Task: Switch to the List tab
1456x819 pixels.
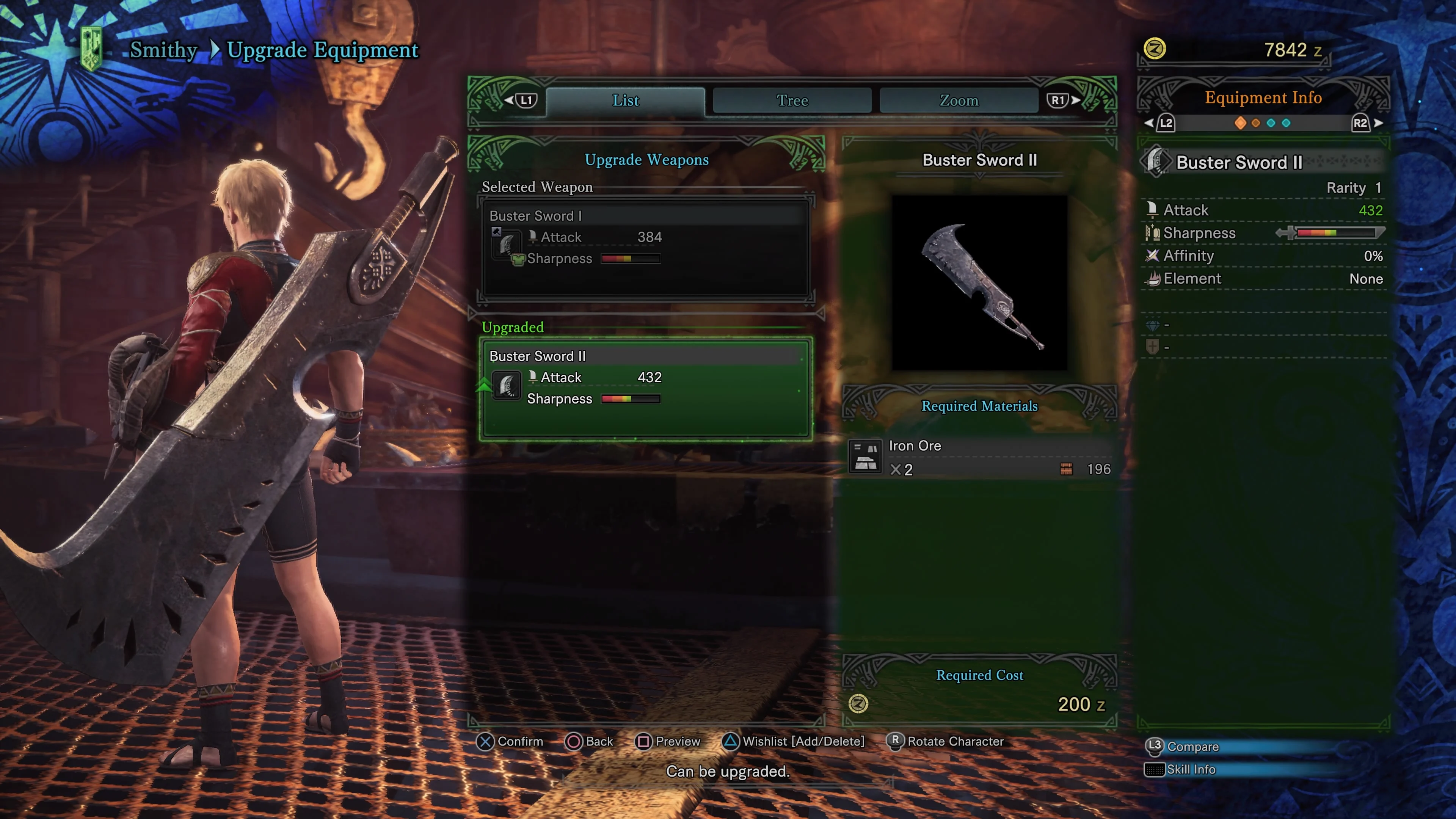Action: [x=625, y=100]
